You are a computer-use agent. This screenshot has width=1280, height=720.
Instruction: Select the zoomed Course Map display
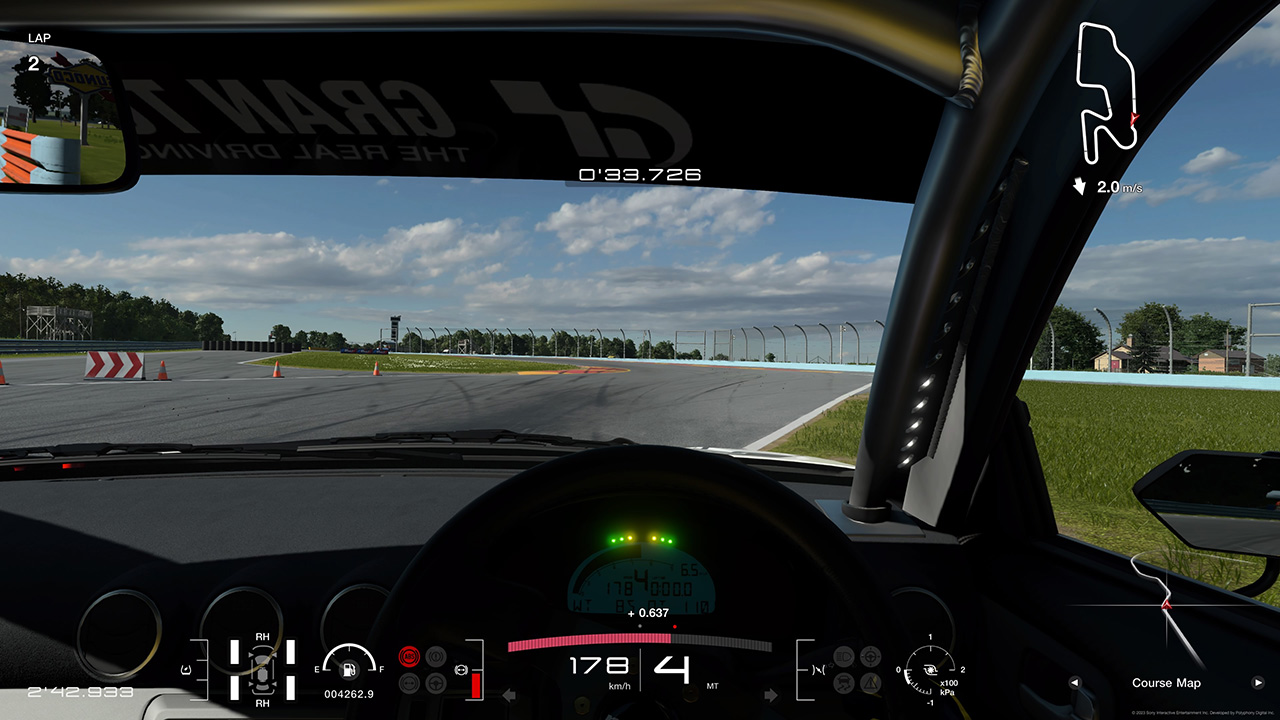pos(1165,610)
